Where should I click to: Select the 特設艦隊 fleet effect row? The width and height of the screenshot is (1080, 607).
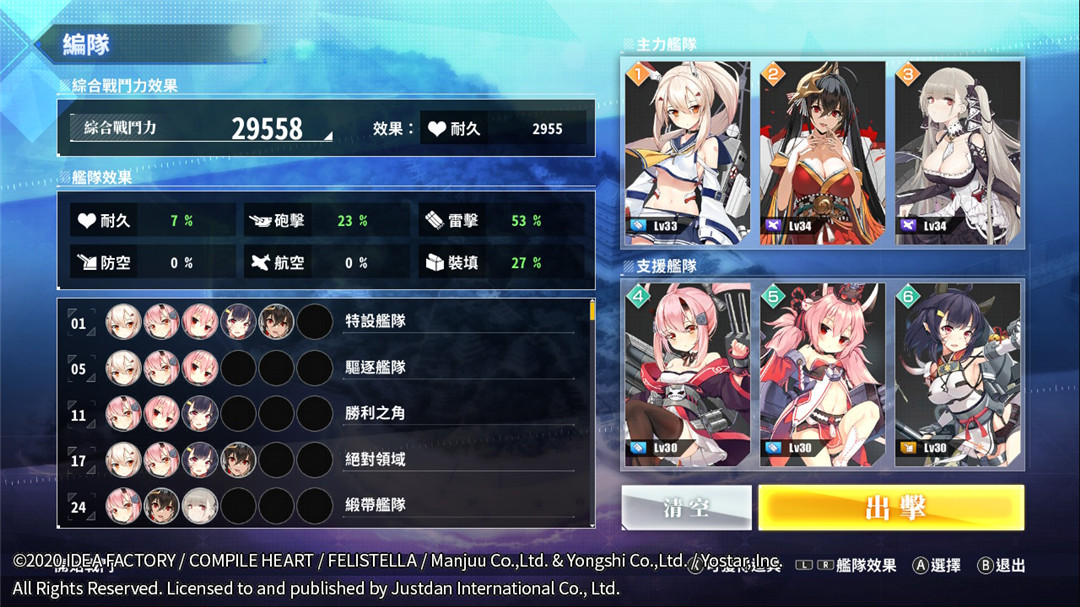tap(325, 322)
